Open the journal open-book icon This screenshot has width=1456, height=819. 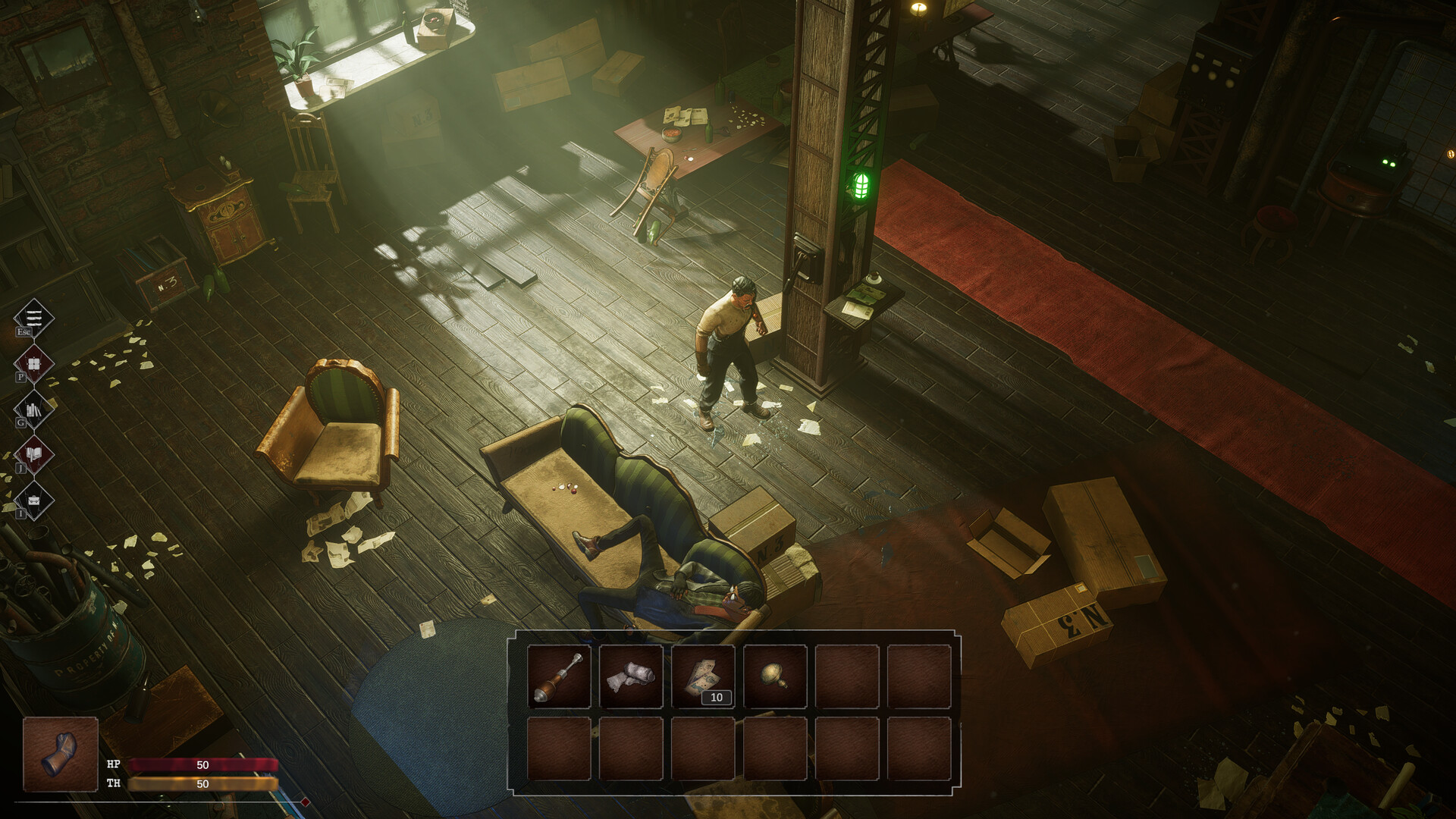coord(34,455)
